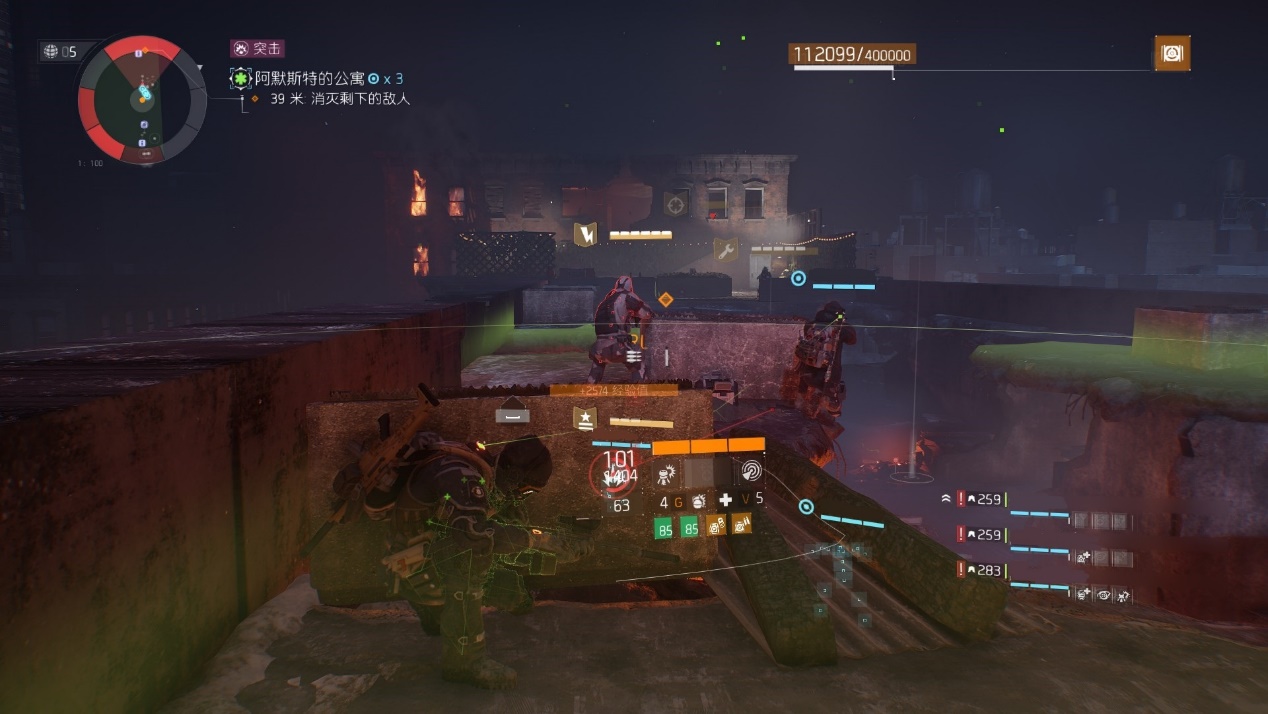This screenshot has width=1268, height=714.
Task: Click the circular minimap radar
Action: click(141, 98)
